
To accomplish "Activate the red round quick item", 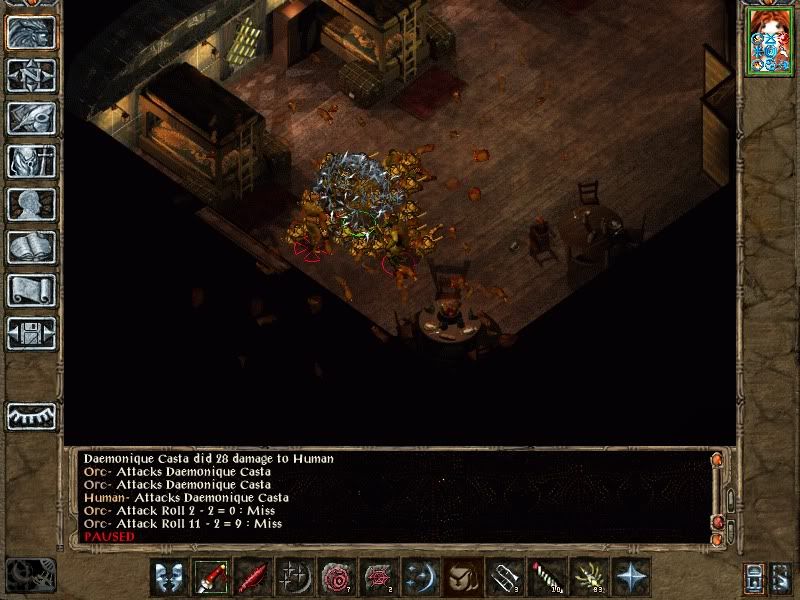I will [x=335, y=577].
